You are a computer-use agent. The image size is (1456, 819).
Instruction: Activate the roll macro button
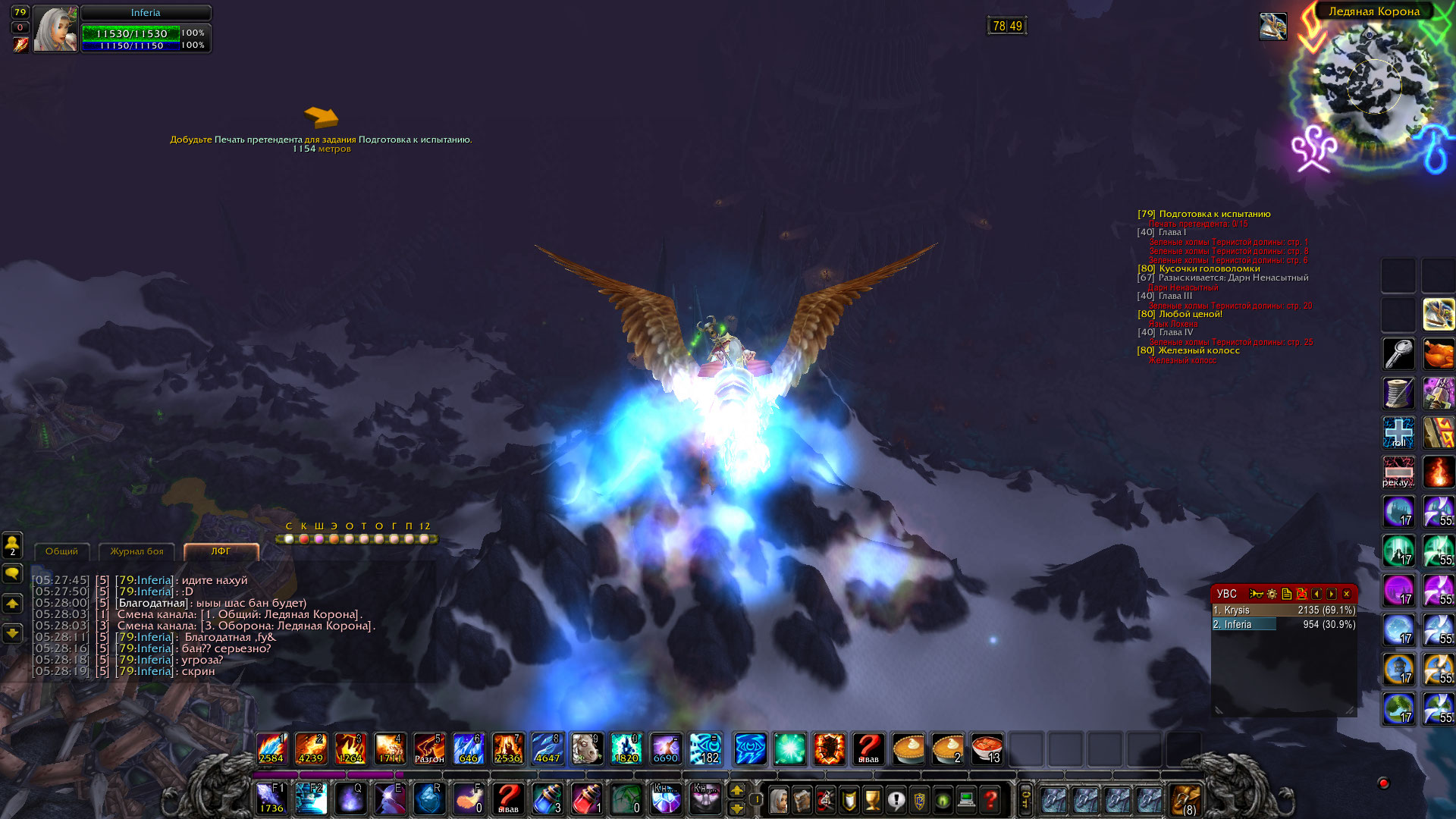pos(1398,432)
